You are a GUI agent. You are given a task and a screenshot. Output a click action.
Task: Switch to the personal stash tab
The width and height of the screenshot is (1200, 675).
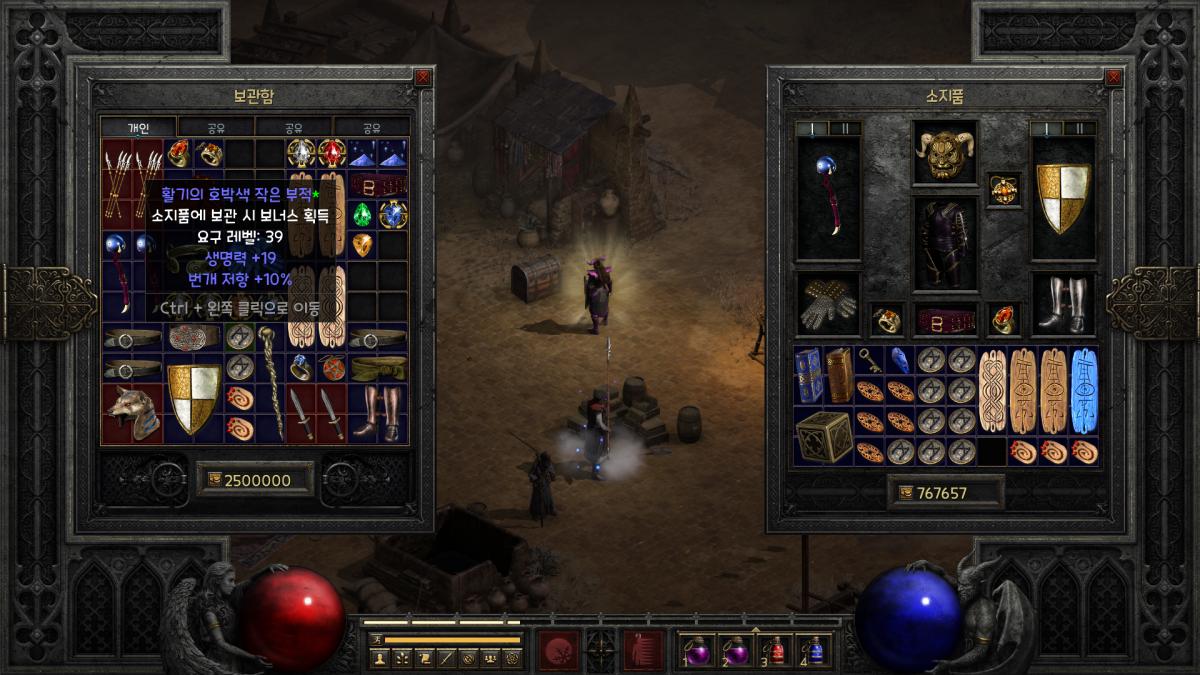pos(138,128)
